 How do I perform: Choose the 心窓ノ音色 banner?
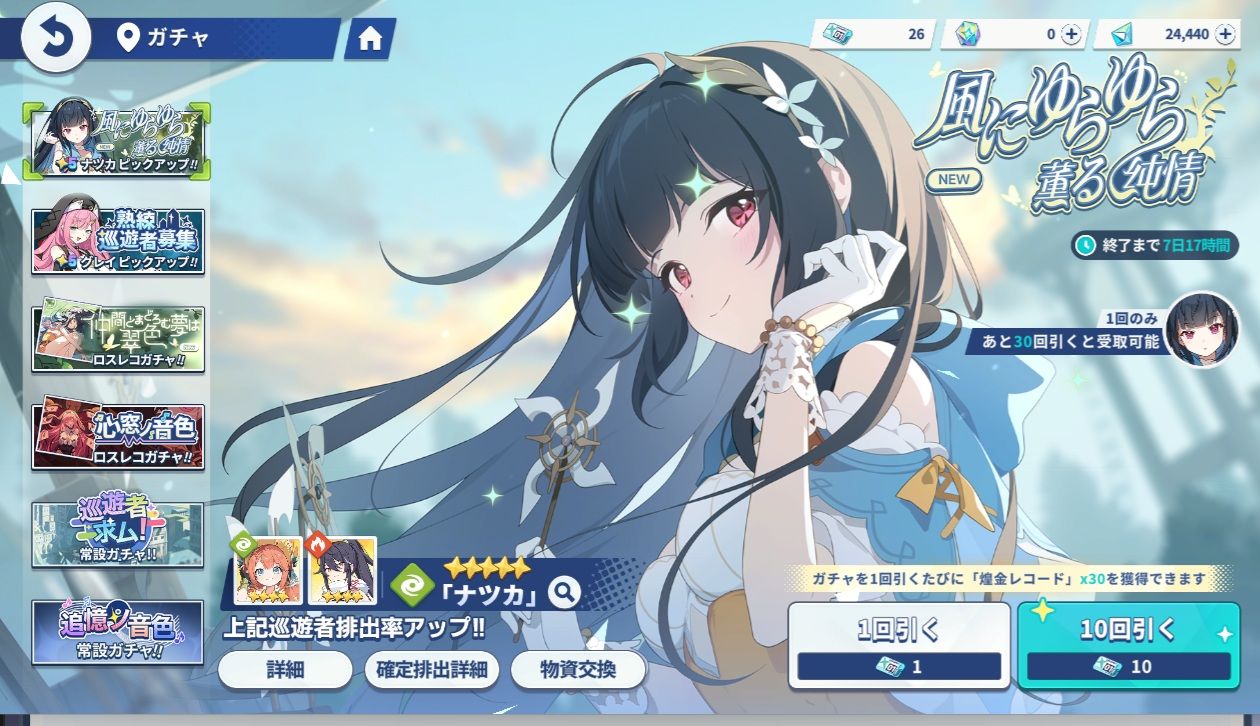(118, 437)
